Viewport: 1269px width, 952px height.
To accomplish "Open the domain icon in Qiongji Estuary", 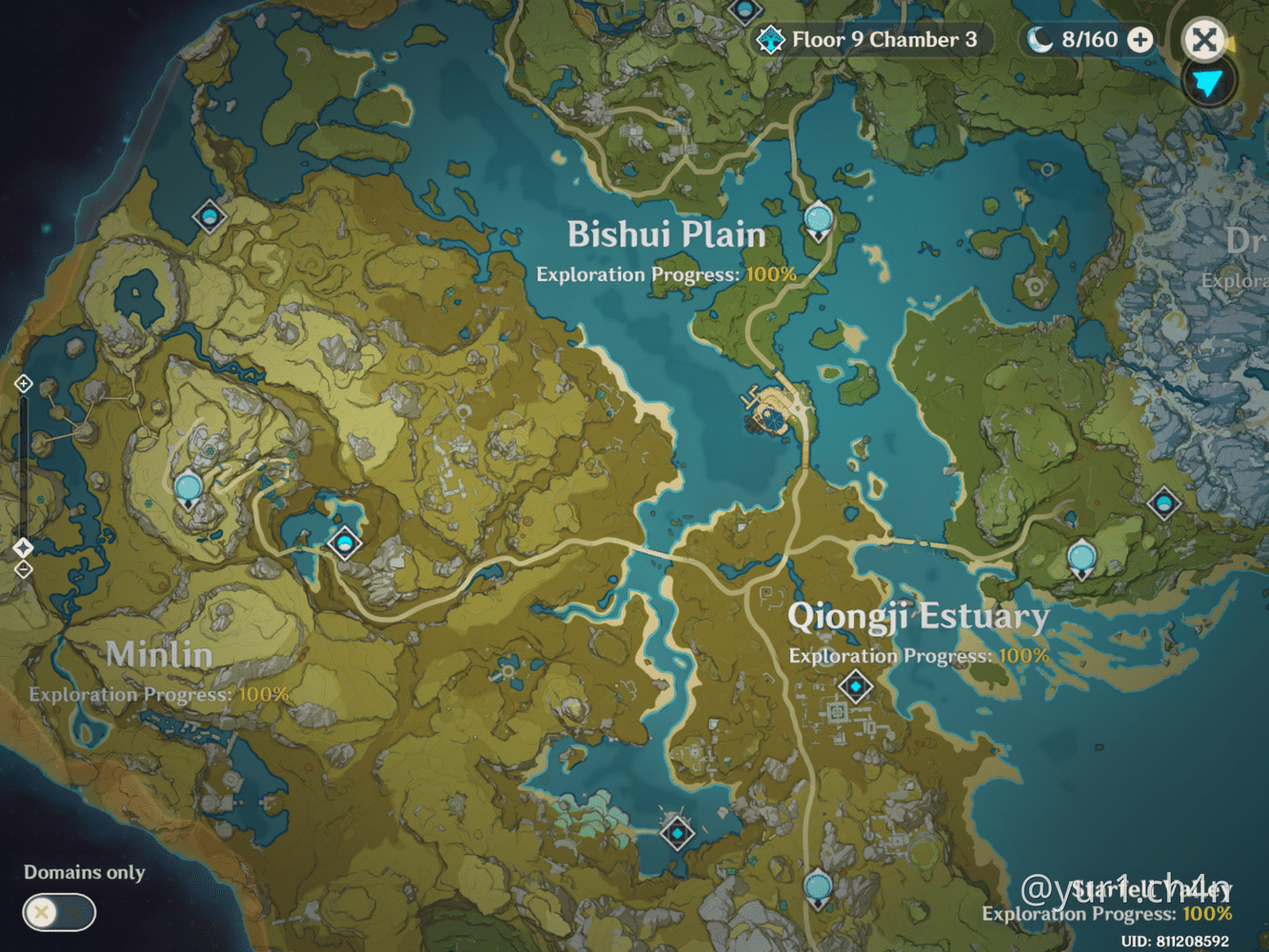I will [855, 686].
